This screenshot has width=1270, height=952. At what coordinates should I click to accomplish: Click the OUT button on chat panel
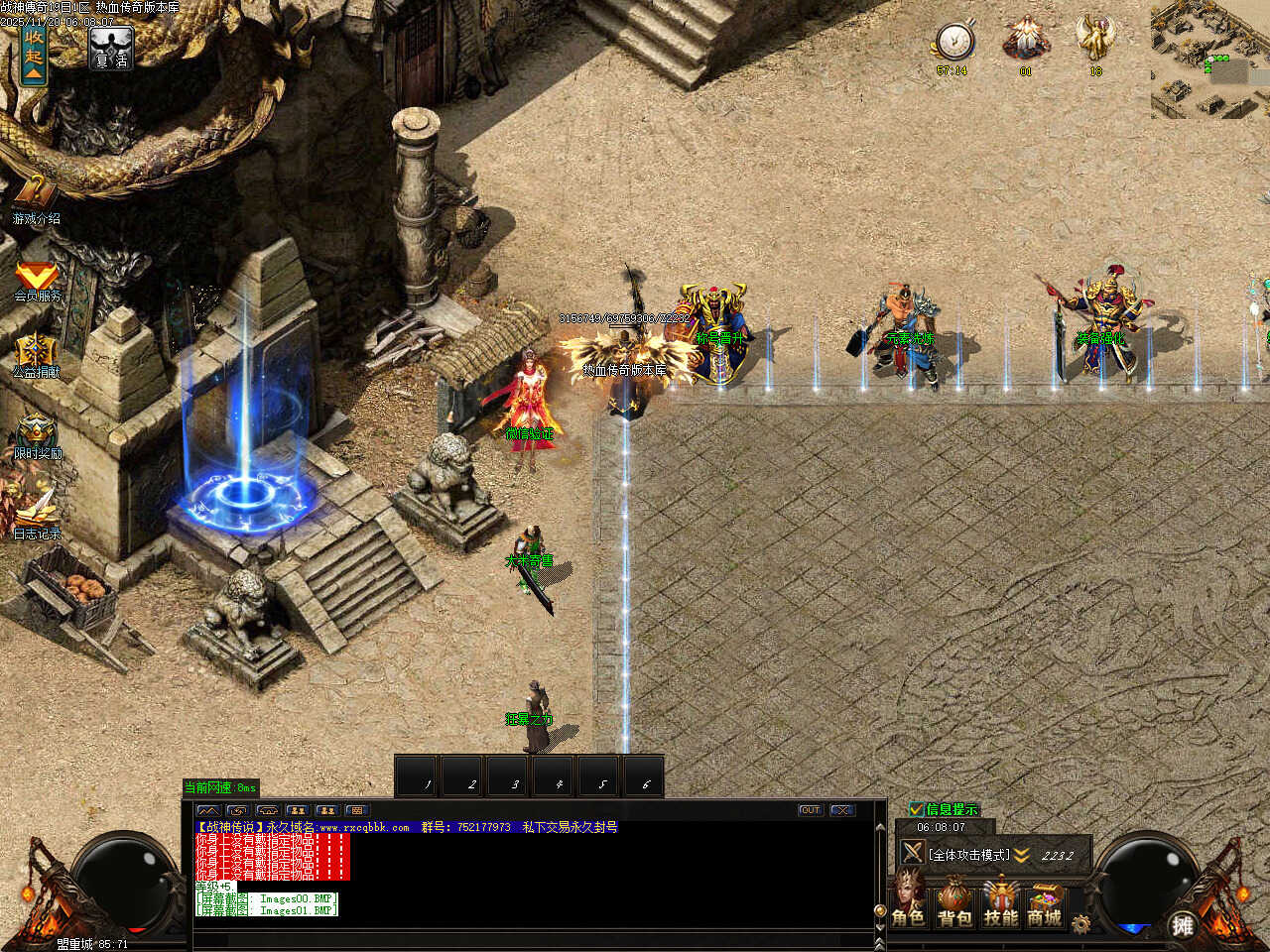click(x=811, y=810)
